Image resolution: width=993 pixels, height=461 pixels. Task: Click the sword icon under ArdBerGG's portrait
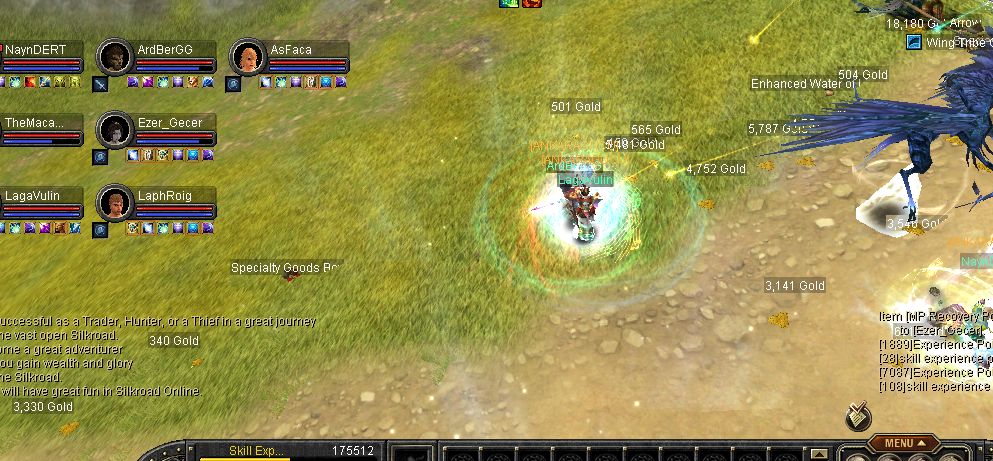tap(101, 84)
